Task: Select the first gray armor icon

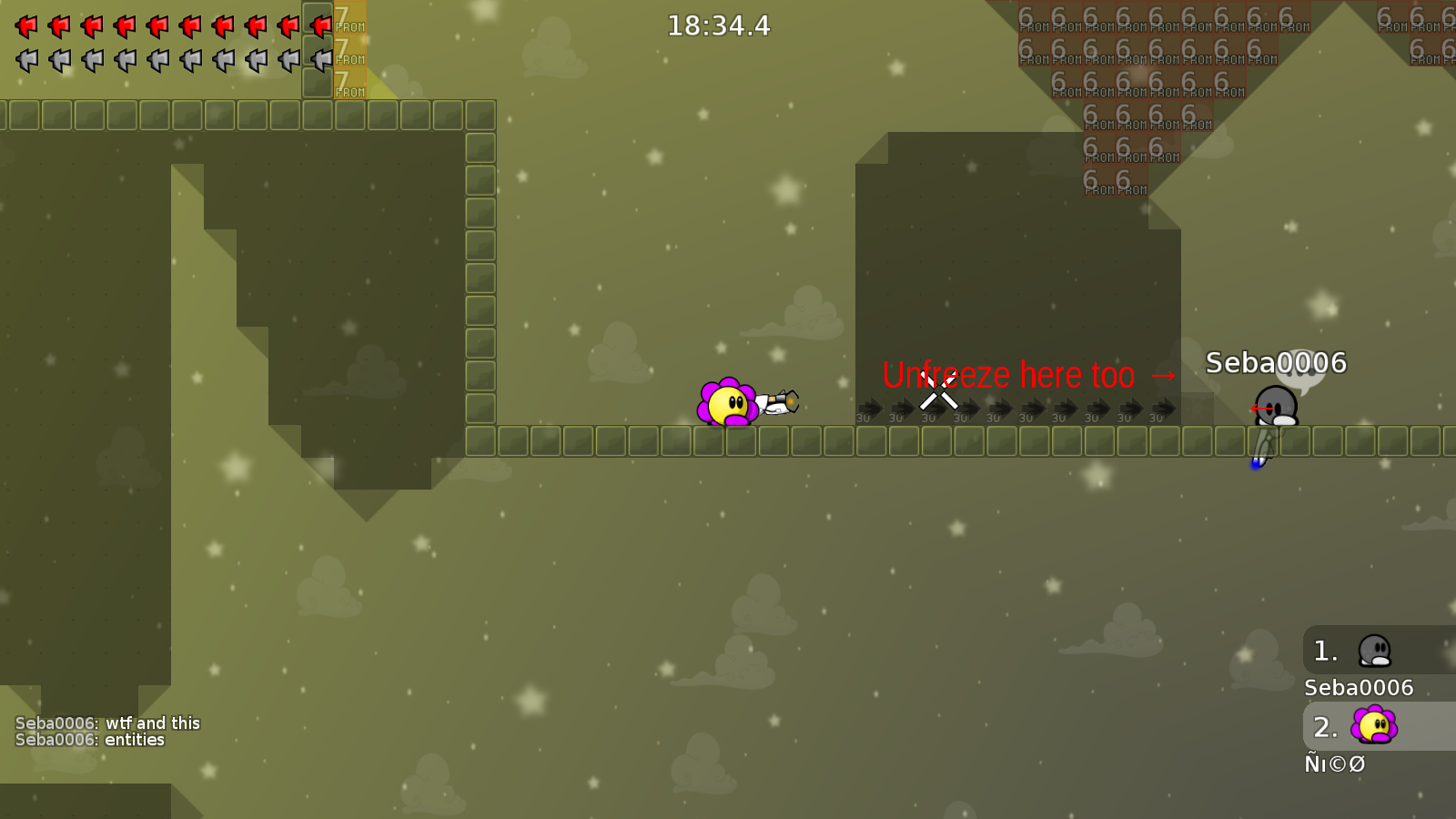Action: (x=25, y=60)
